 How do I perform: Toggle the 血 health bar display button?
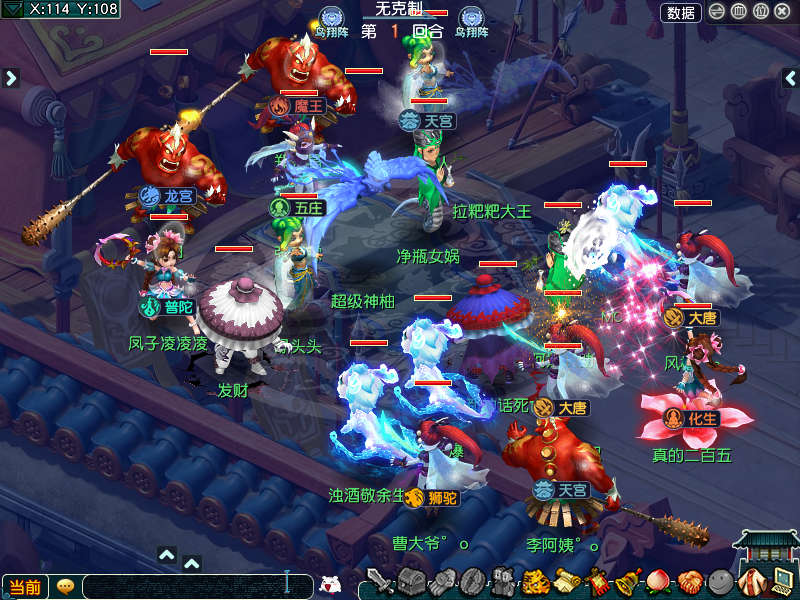click(x=738, y=12)
